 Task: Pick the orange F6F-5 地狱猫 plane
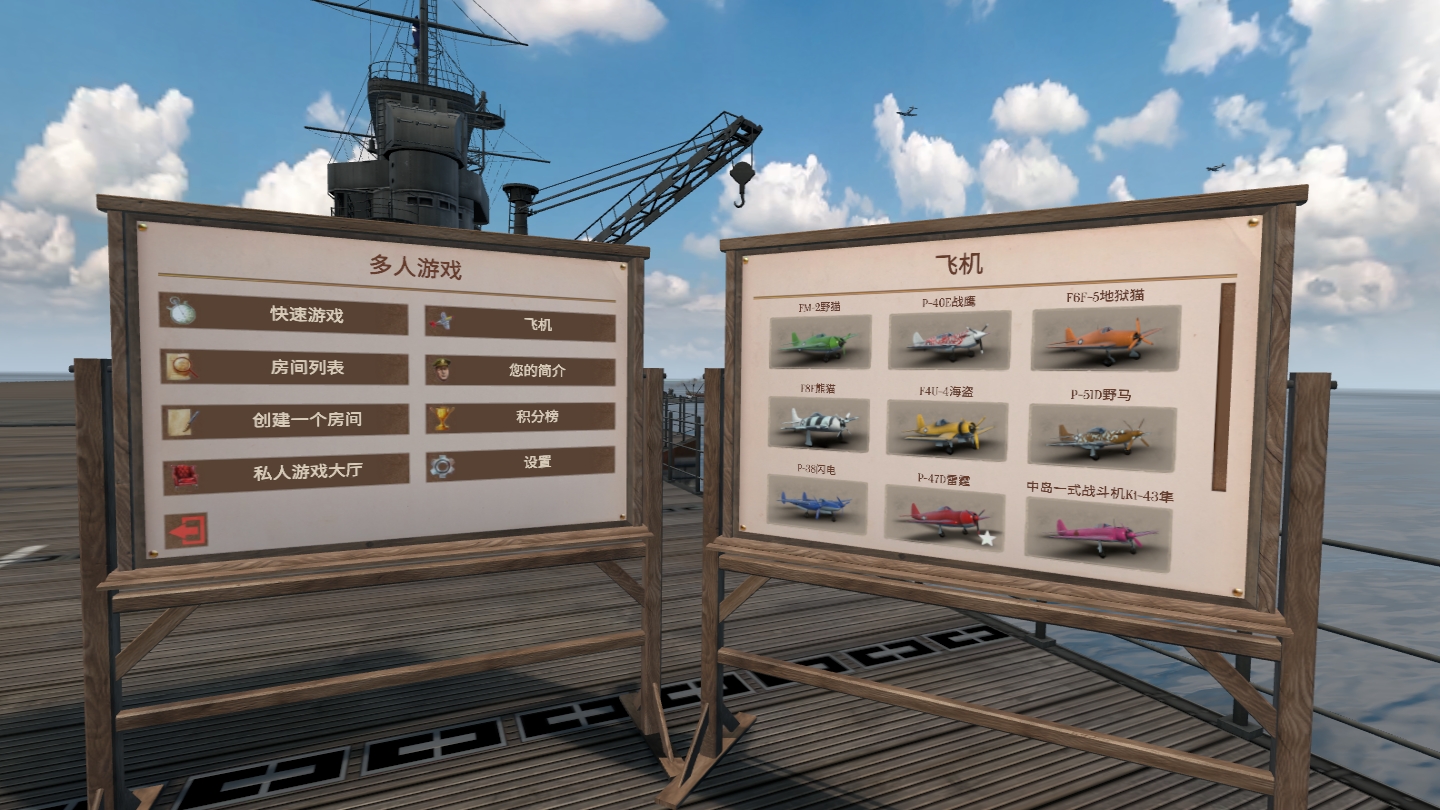[1105, 338]
